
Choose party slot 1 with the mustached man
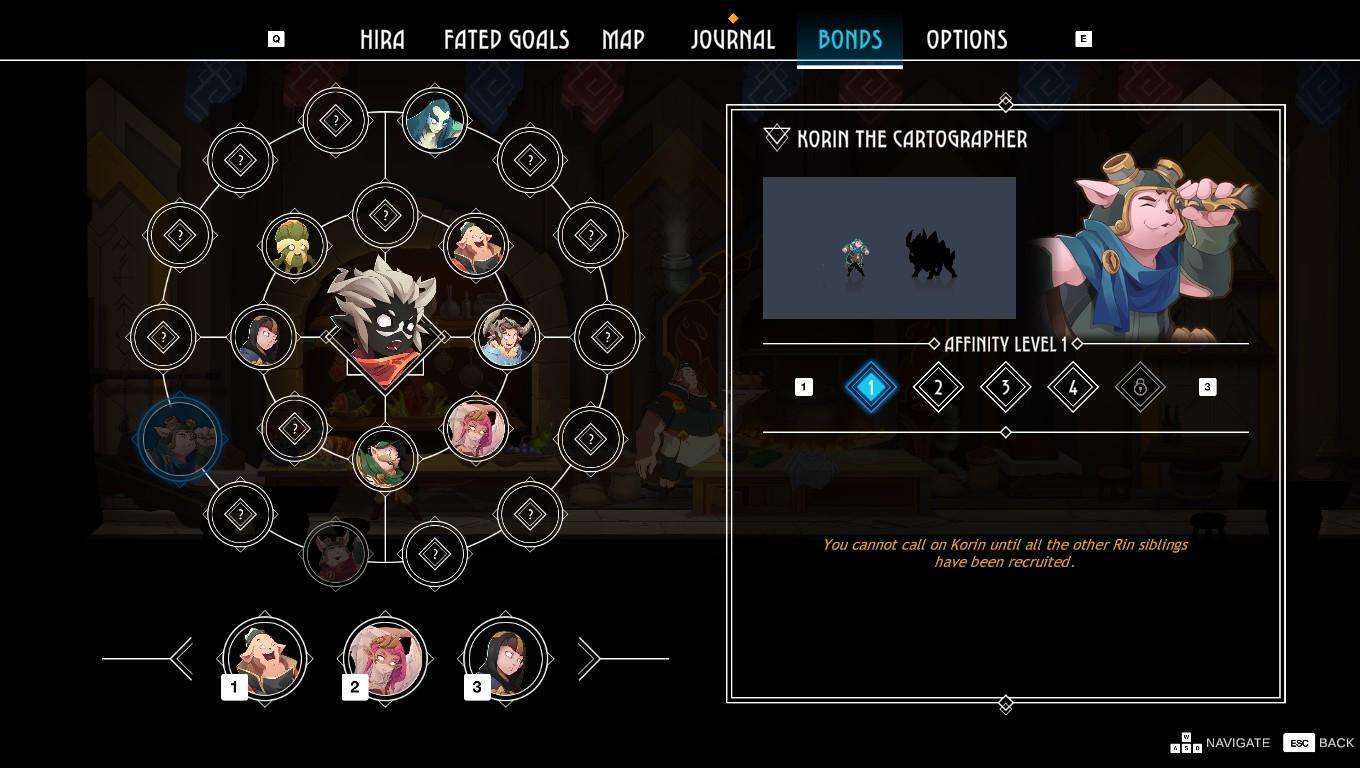coord(265,659)
